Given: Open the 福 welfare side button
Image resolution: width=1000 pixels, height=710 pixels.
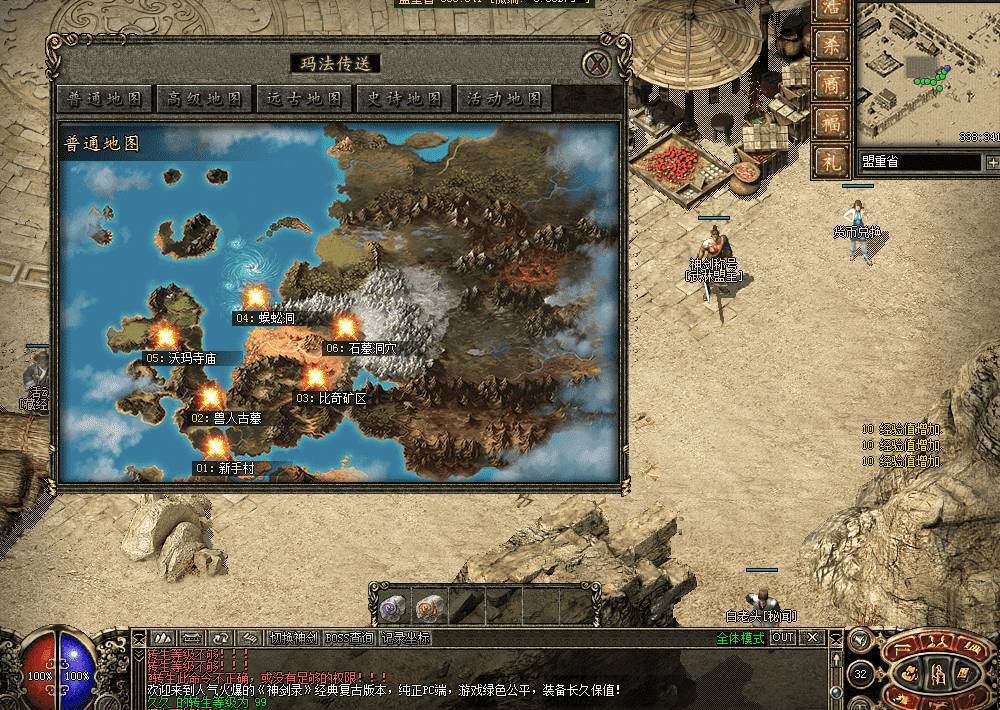Looking at the screenshot, I should tap(831, 124).
